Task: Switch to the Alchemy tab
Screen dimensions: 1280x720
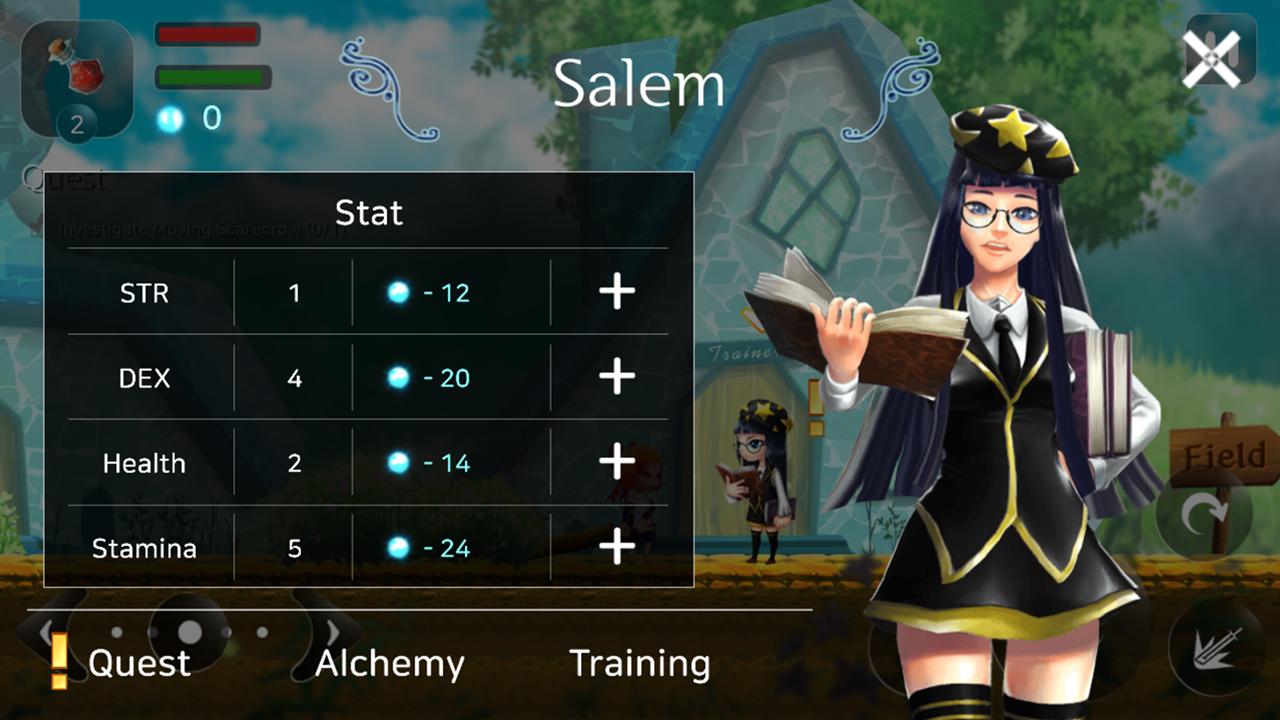Action: coord(388,663)
